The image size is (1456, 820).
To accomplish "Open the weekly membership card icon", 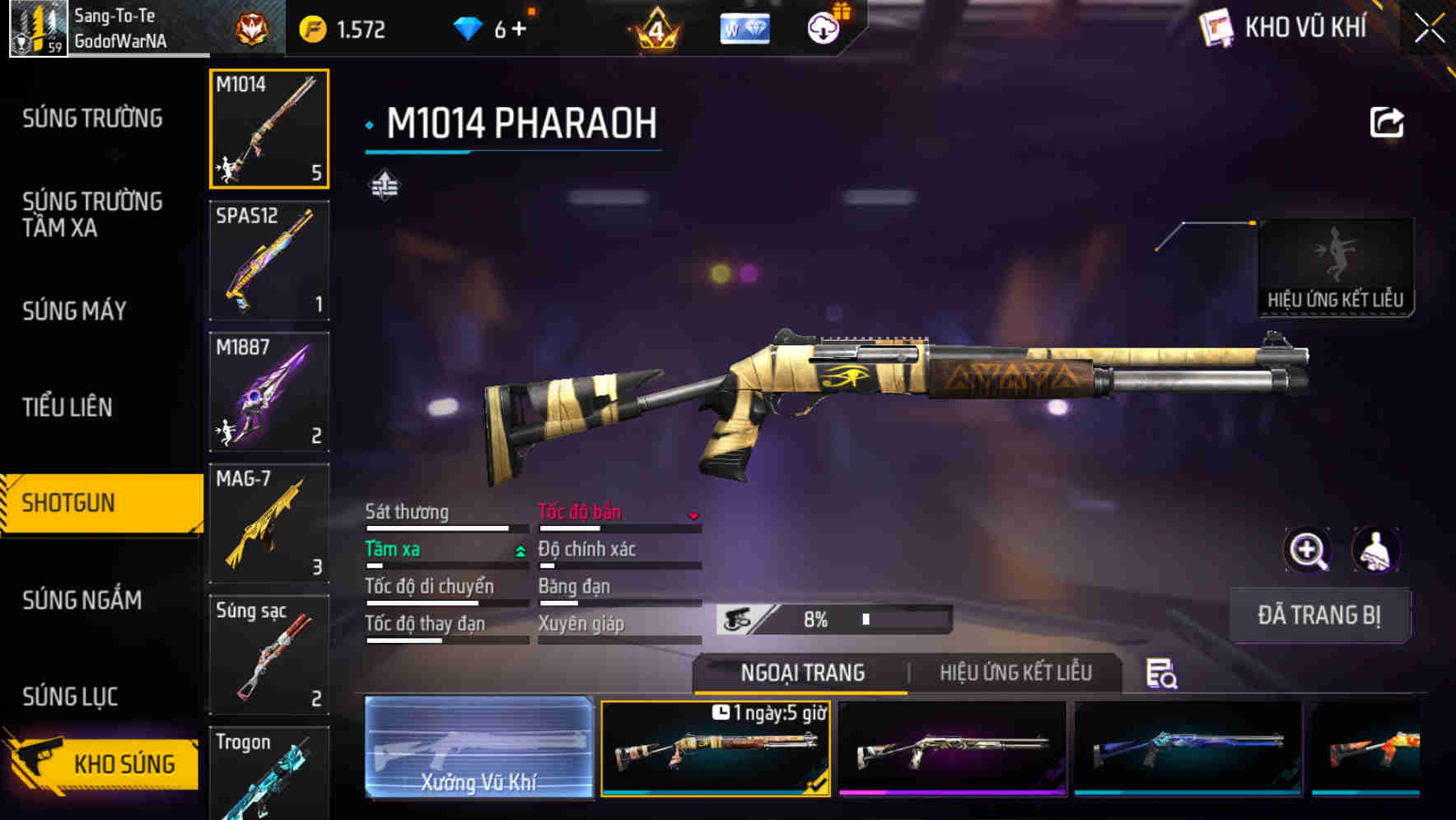I will [x=744, y=27].
